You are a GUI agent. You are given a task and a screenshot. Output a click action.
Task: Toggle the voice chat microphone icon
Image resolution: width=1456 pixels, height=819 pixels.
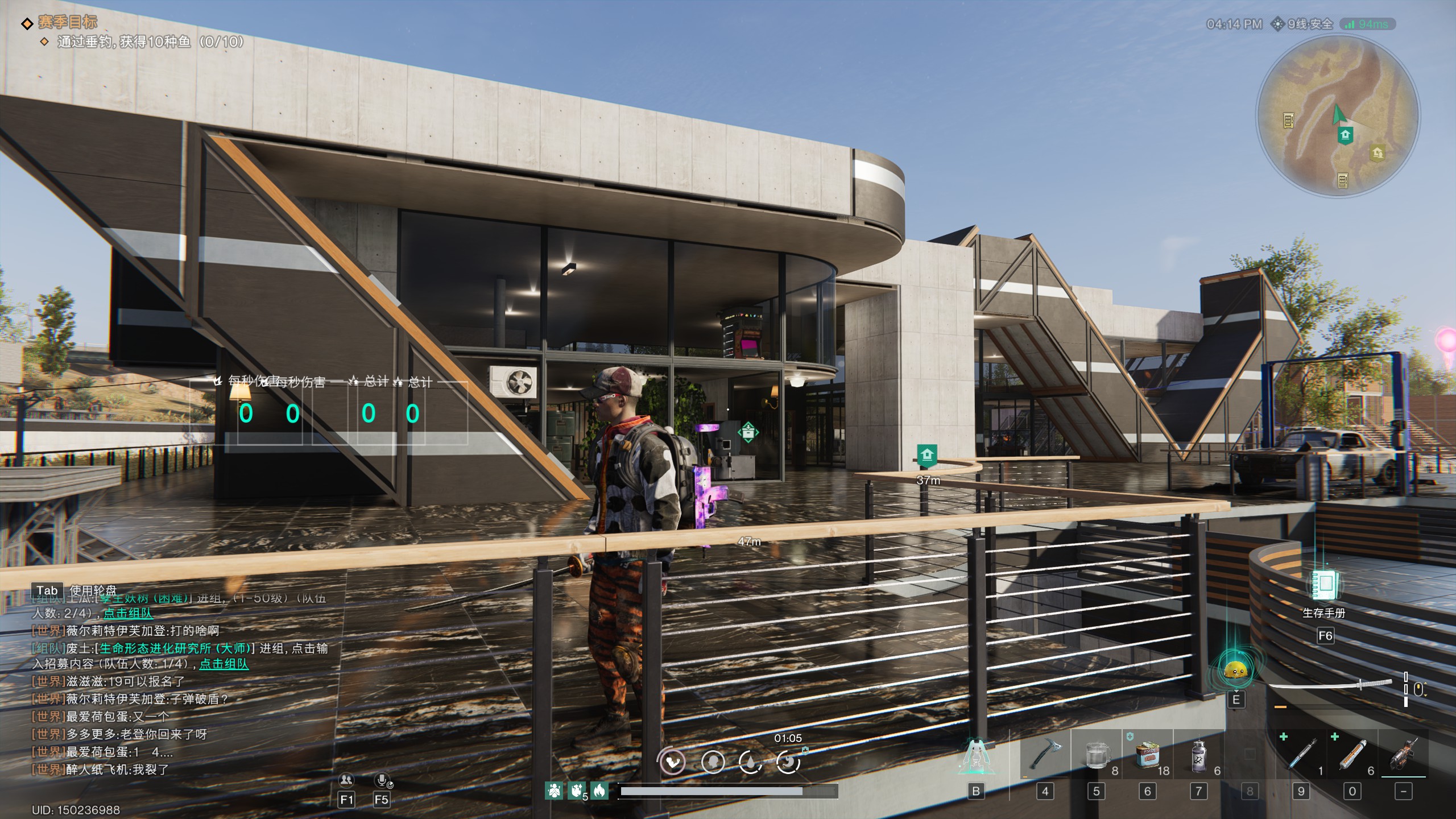pos(381,780)
